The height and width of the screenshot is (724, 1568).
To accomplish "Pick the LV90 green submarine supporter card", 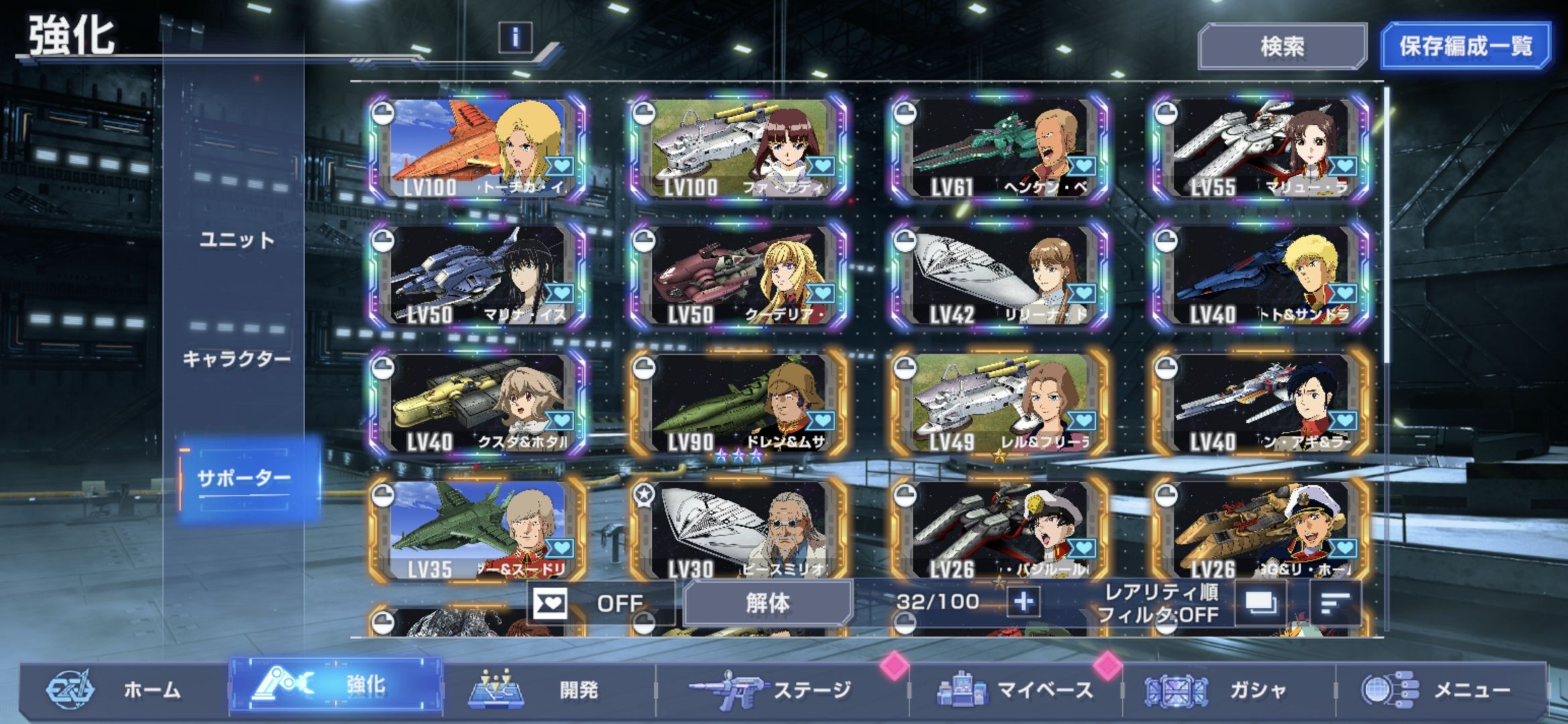I will [739, 404].
